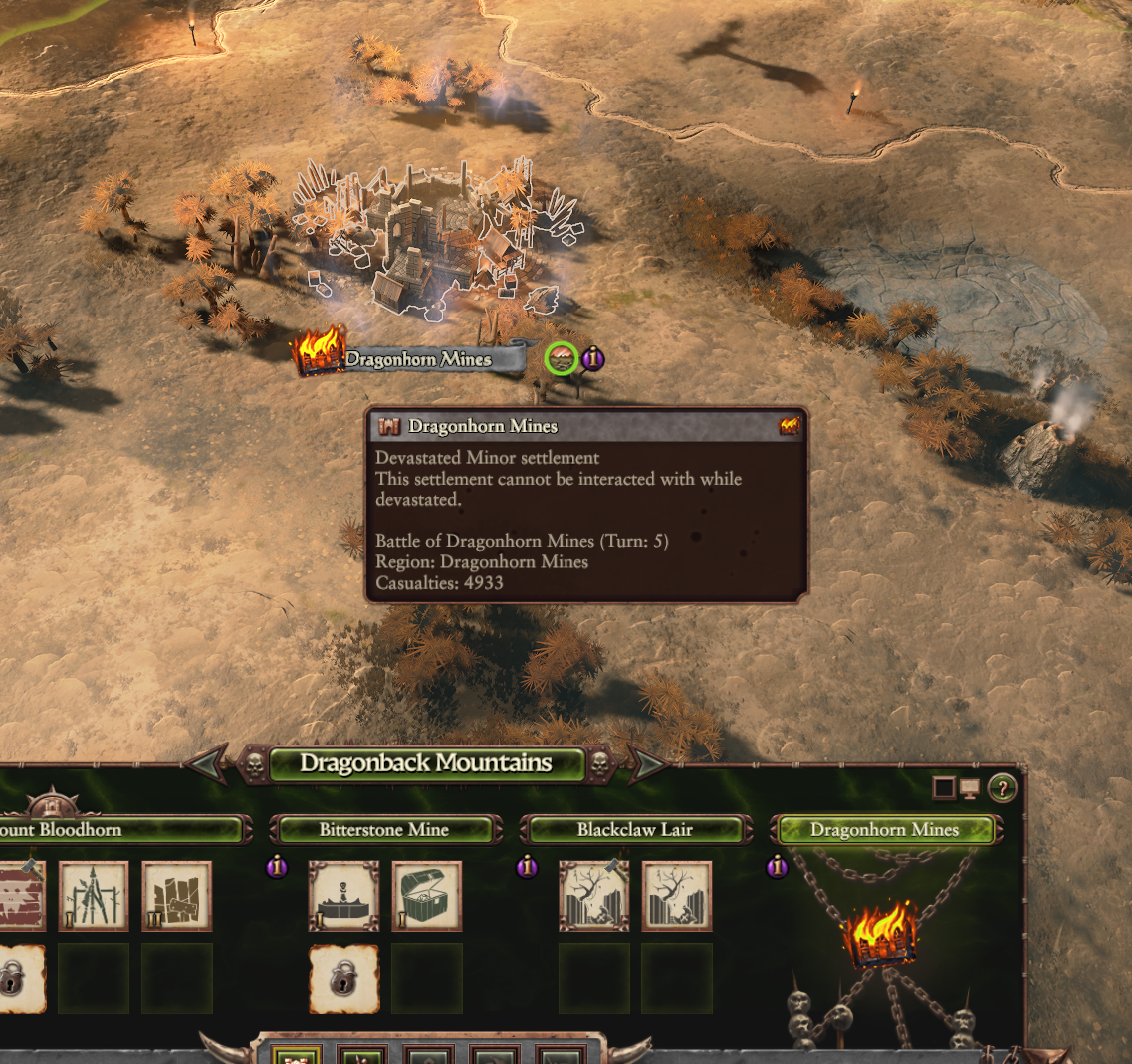
Task: Go to the next province with the right arrow
Action: coord(648,764)
